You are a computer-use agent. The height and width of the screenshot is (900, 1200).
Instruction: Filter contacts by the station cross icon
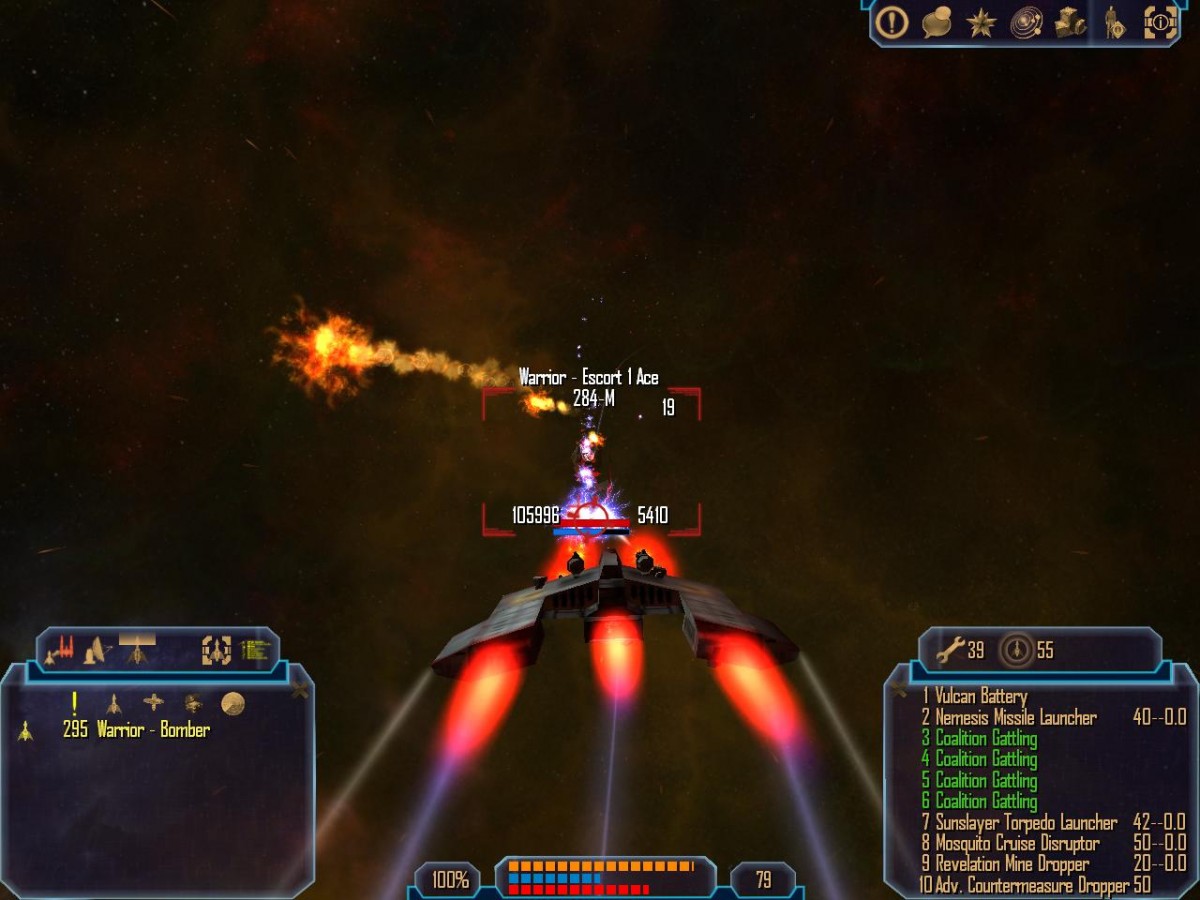(153, 702)
